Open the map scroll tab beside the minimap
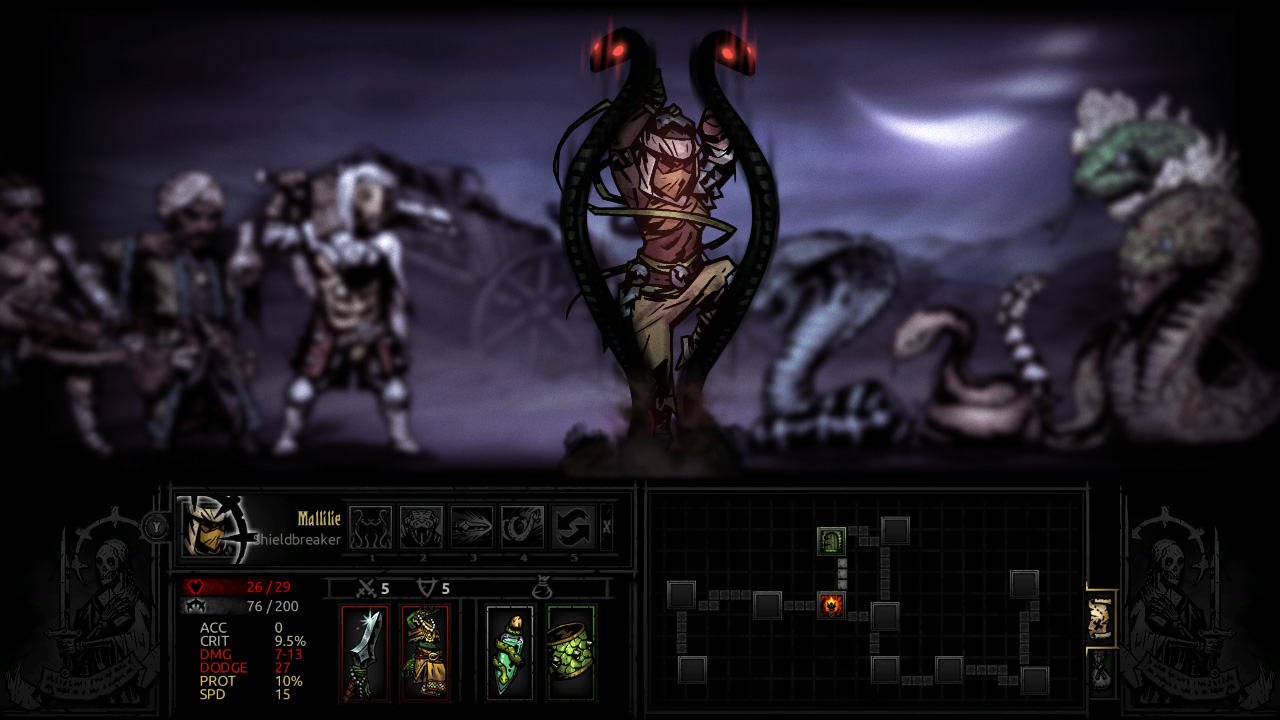Viewport: 1280px width, 720px height. click(1101, 618)
